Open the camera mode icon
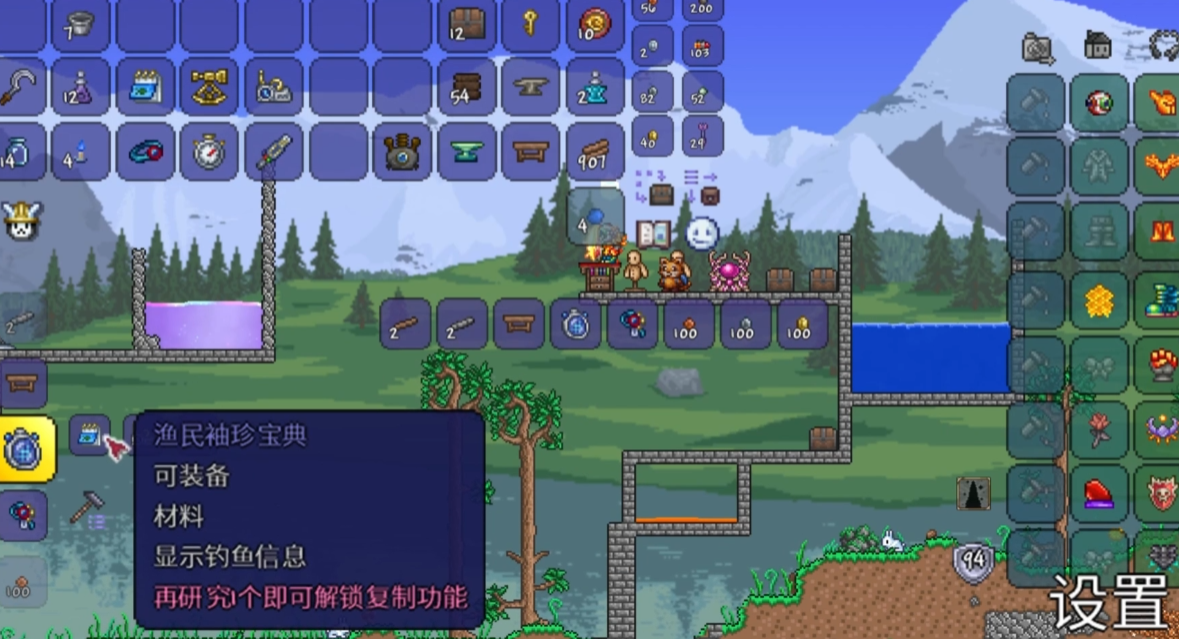Viewport: 1179px width, 639px height. [1037, 46]
